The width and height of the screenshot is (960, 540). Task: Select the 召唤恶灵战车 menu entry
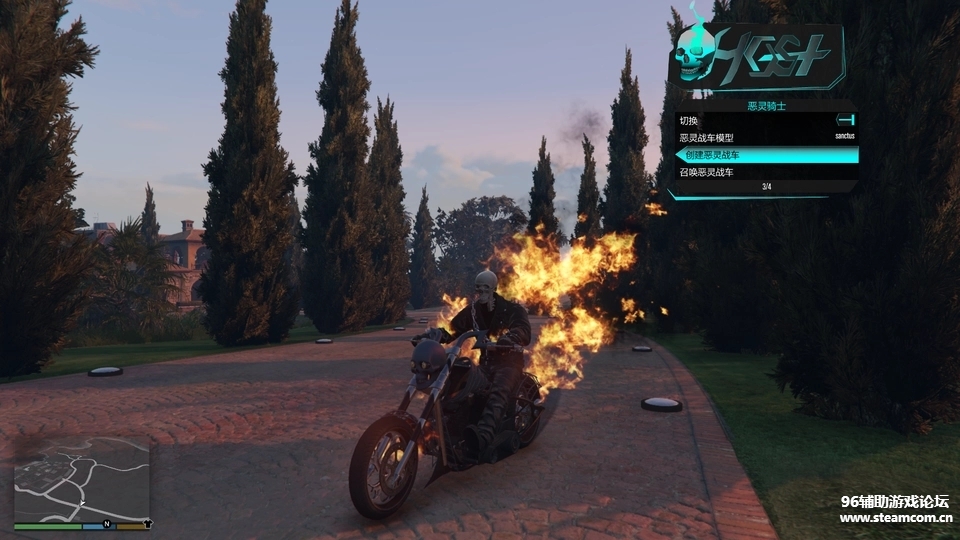766,172
